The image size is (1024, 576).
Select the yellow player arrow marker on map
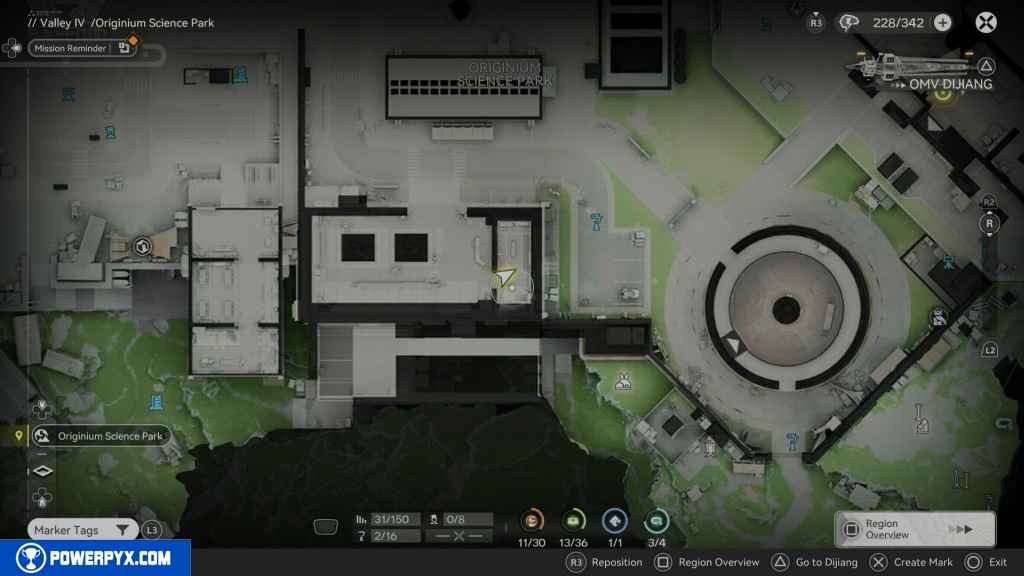click(x=506, y=278)
